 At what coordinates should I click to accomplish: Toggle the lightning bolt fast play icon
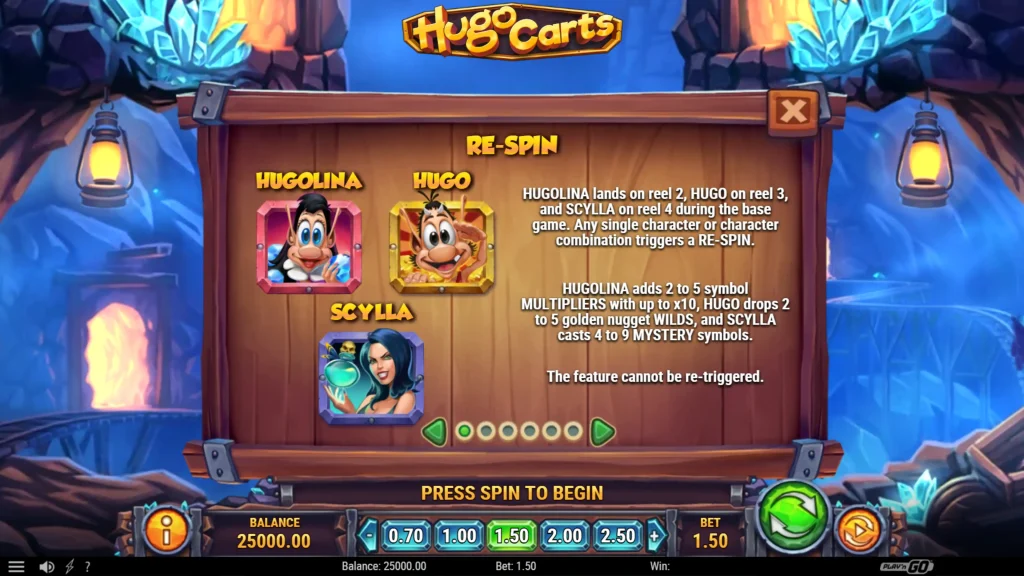pyautogui.click(x=69, y=566)
